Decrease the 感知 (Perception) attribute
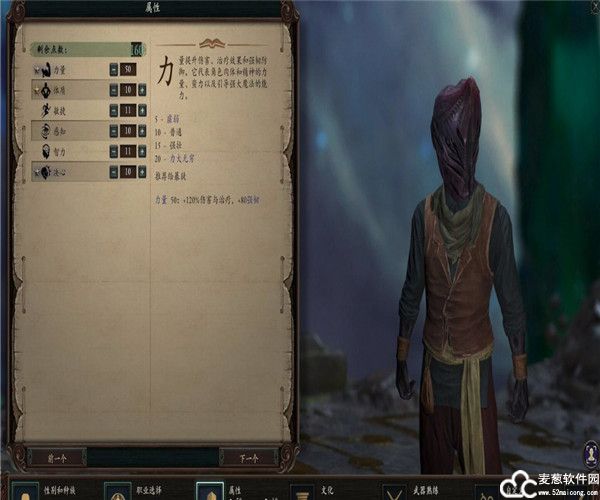 [x=112, y=131]
